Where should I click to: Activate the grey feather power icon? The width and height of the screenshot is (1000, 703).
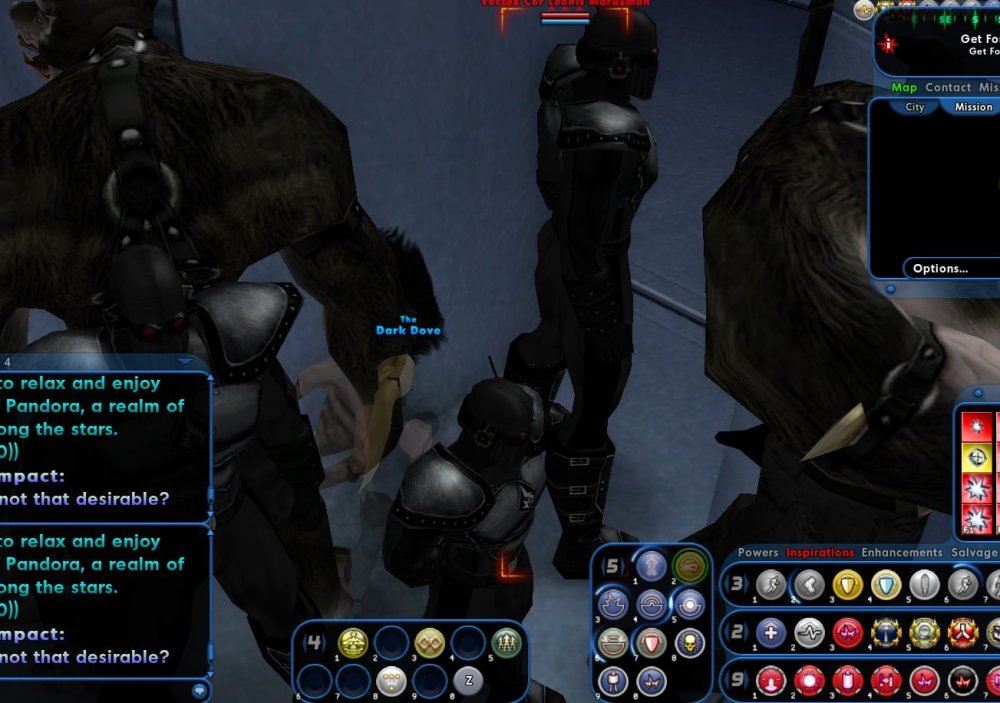point(925,584)
